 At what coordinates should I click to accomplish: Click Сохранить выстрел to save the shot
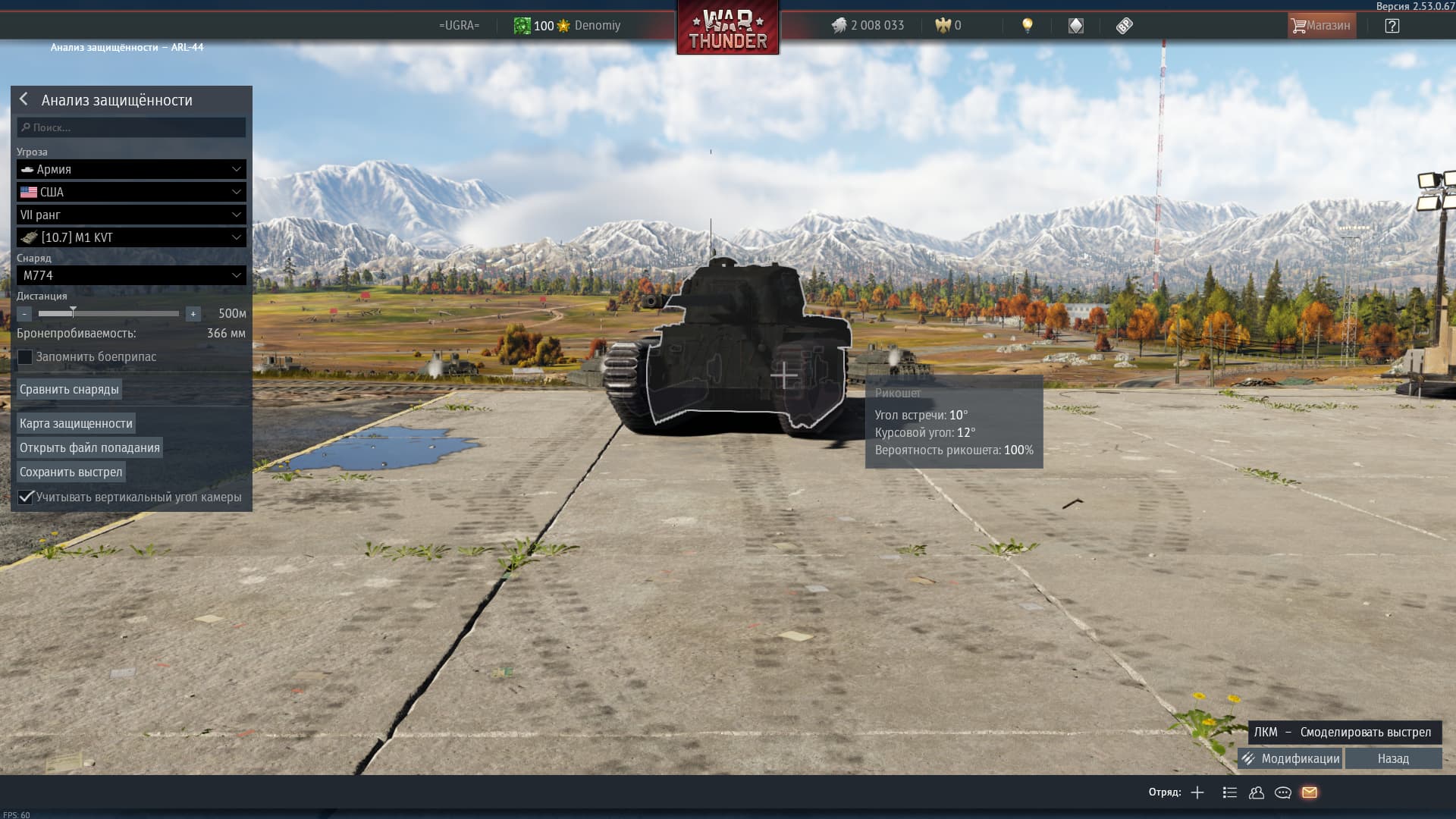[71, 472]
